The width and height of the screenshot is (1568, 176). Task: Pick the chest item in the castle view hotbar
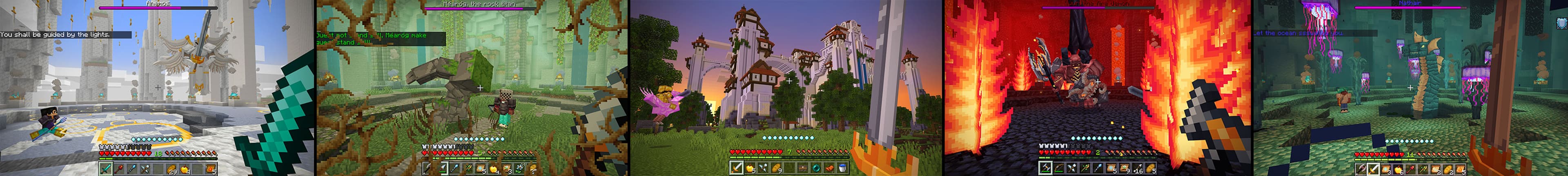[803, 168]
